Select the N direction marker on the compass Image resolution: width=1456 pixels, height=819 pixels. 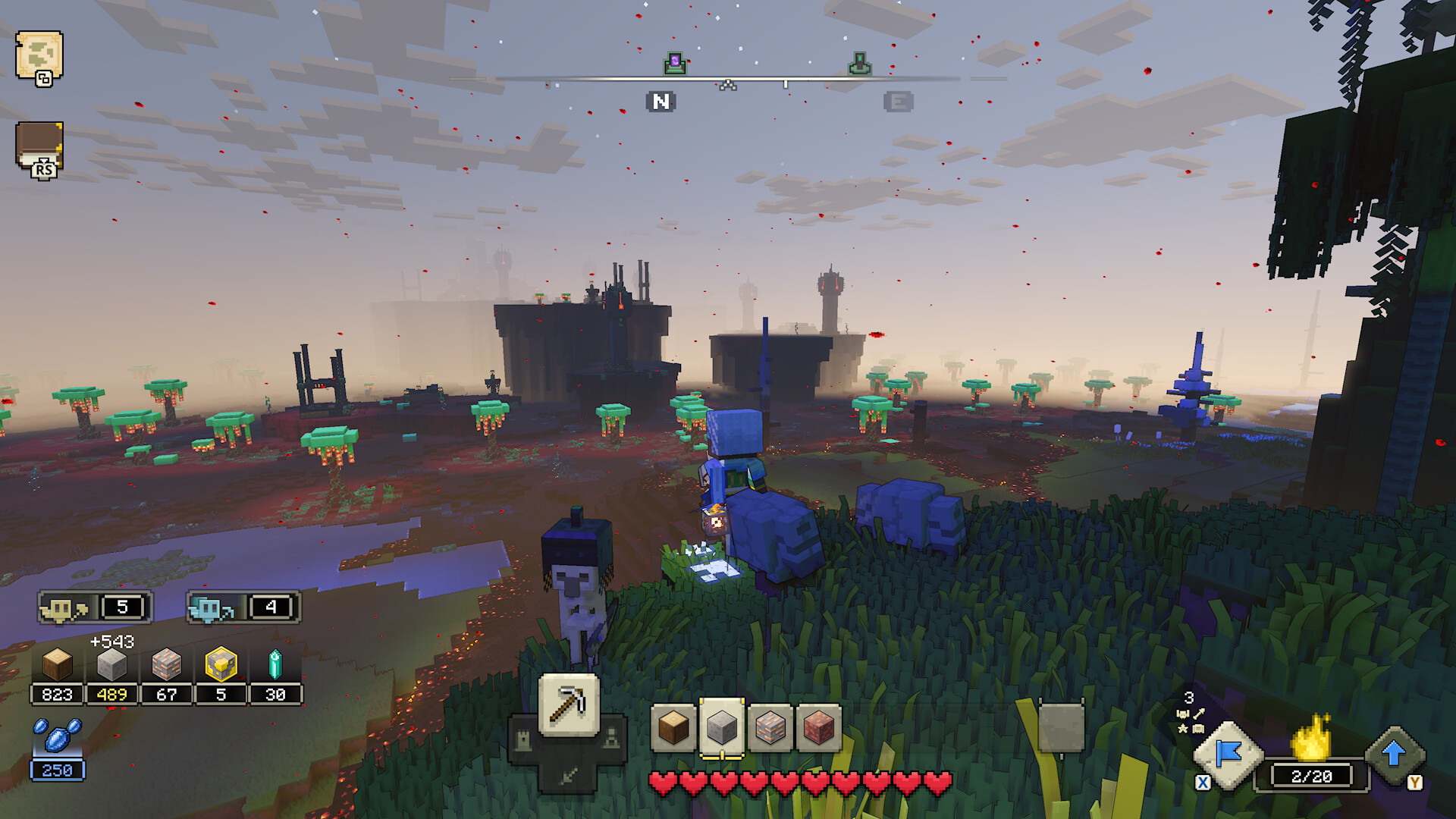(661, 101)
